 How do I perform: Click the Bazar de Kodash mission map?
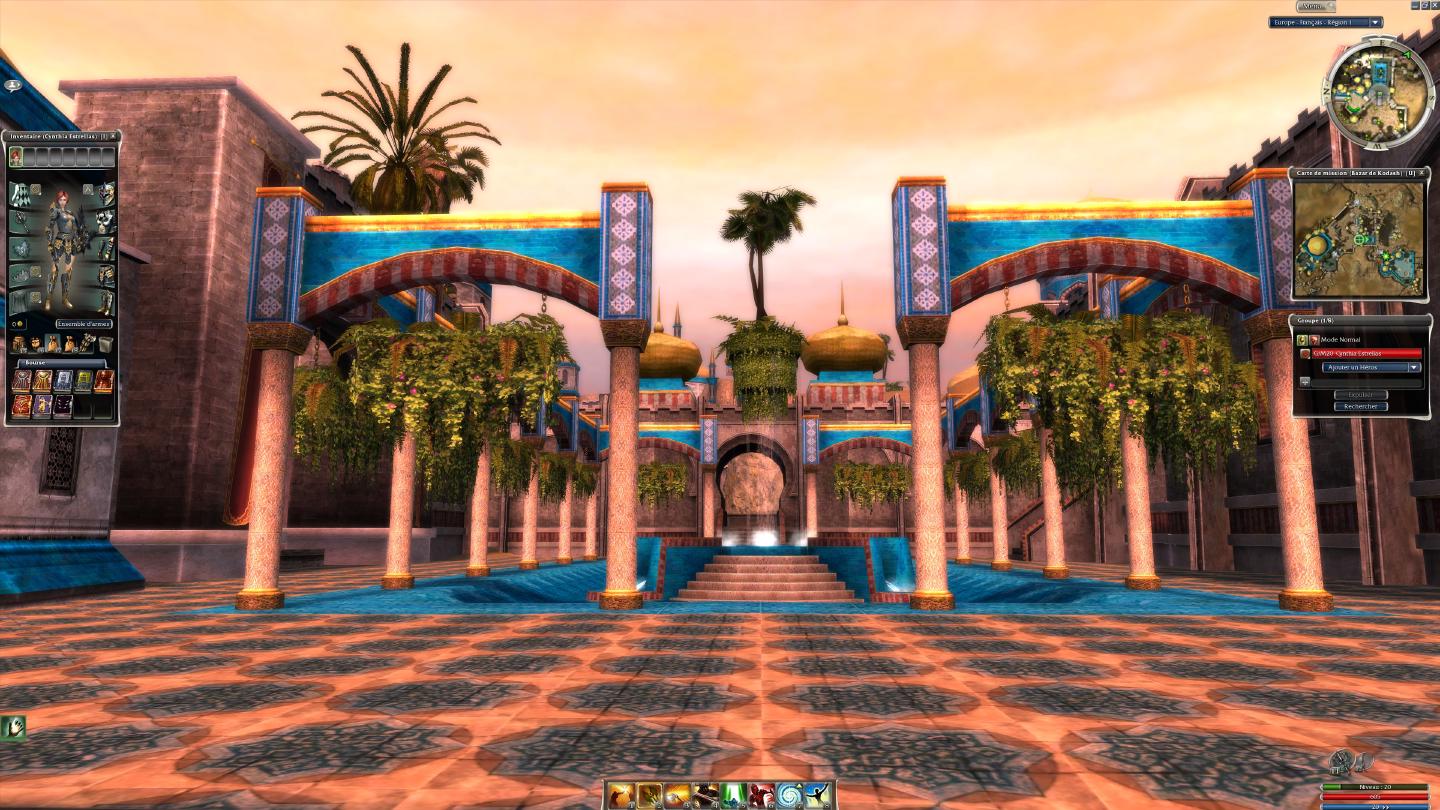coord(1358,239)
